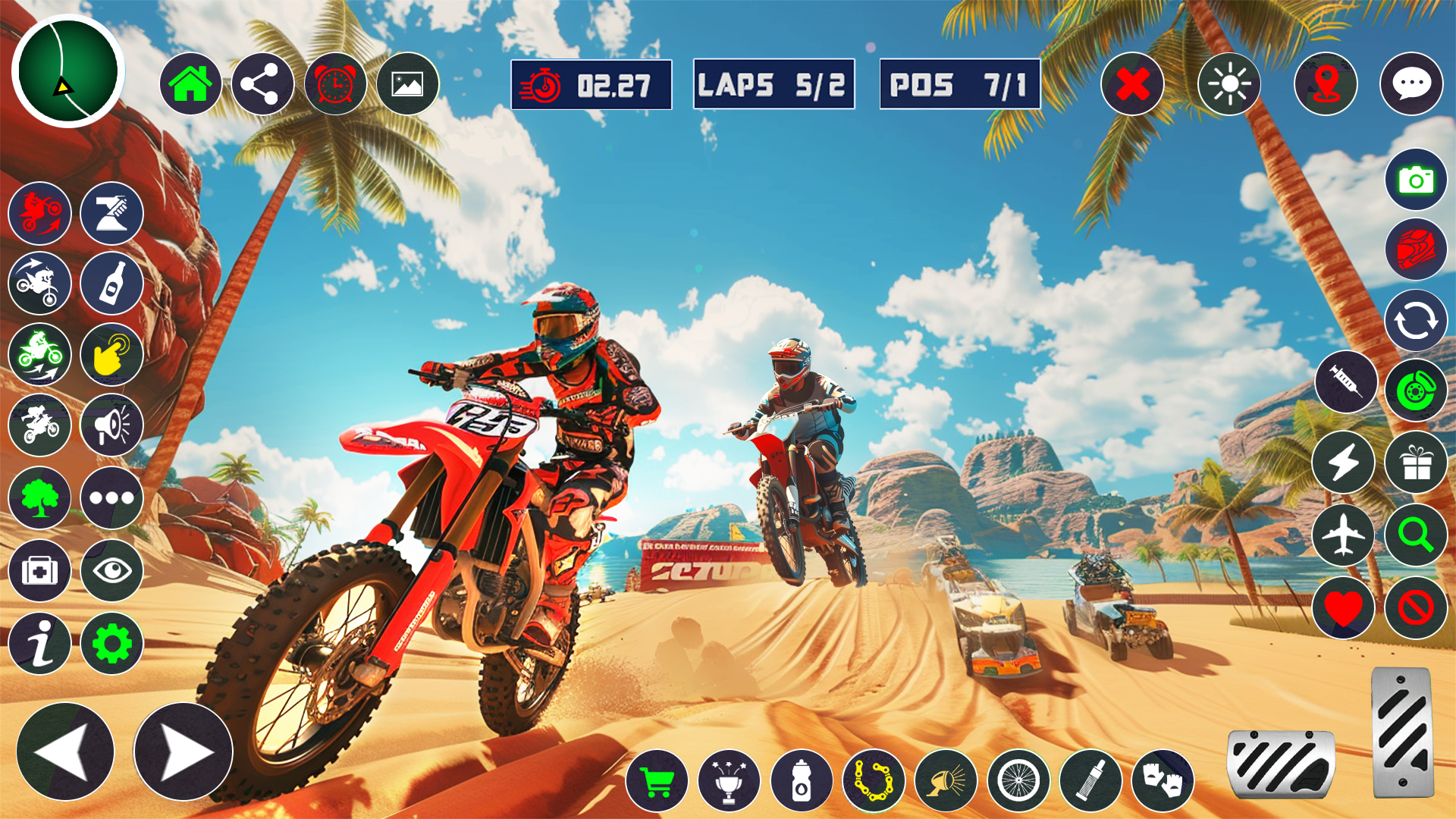Viewport: 1456px width, 819px height.
Task: Click the green magnifying glass search
Action: point(1416,535)
